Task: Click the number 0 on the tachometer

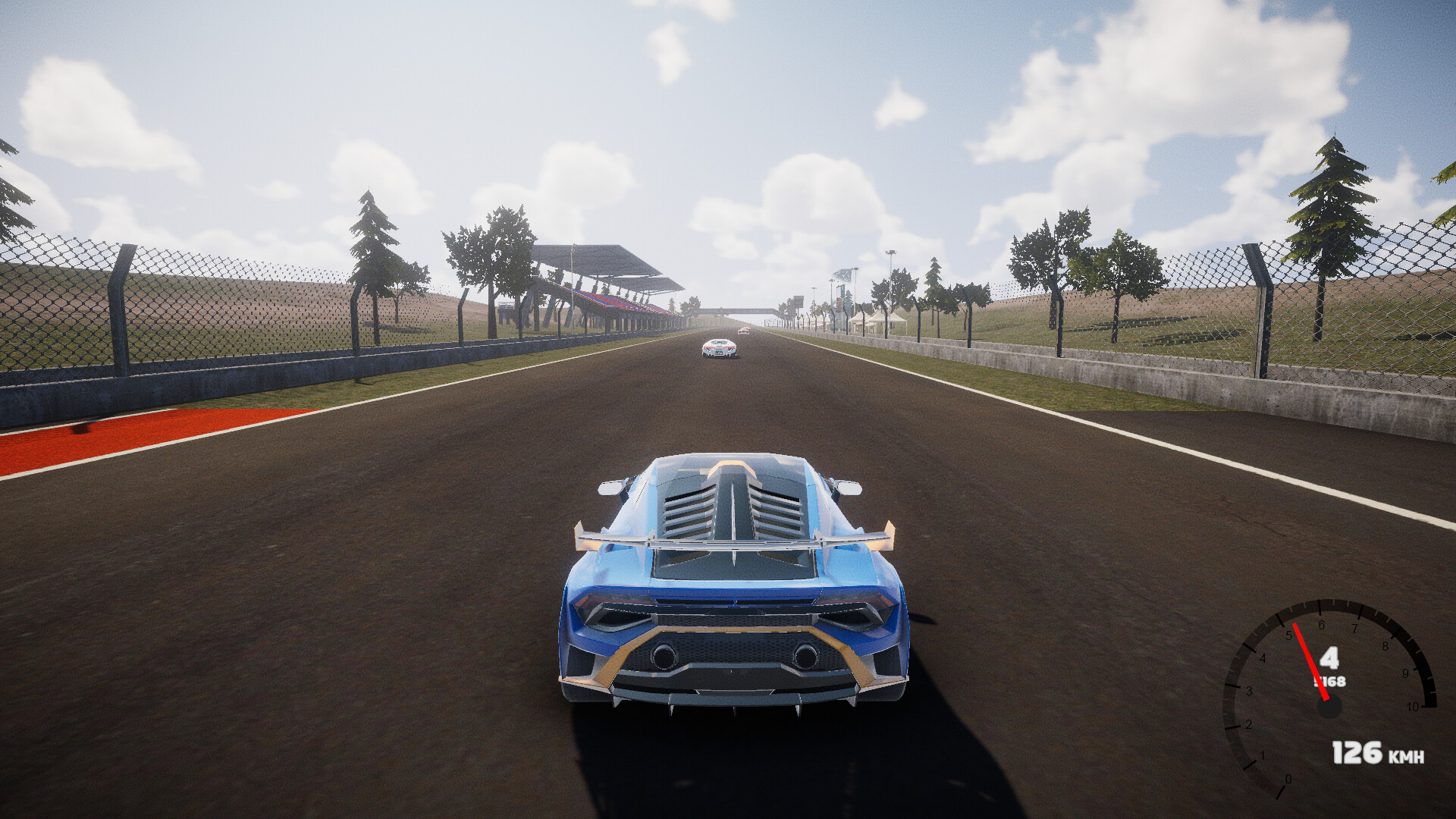Action: pos(1288,779)
